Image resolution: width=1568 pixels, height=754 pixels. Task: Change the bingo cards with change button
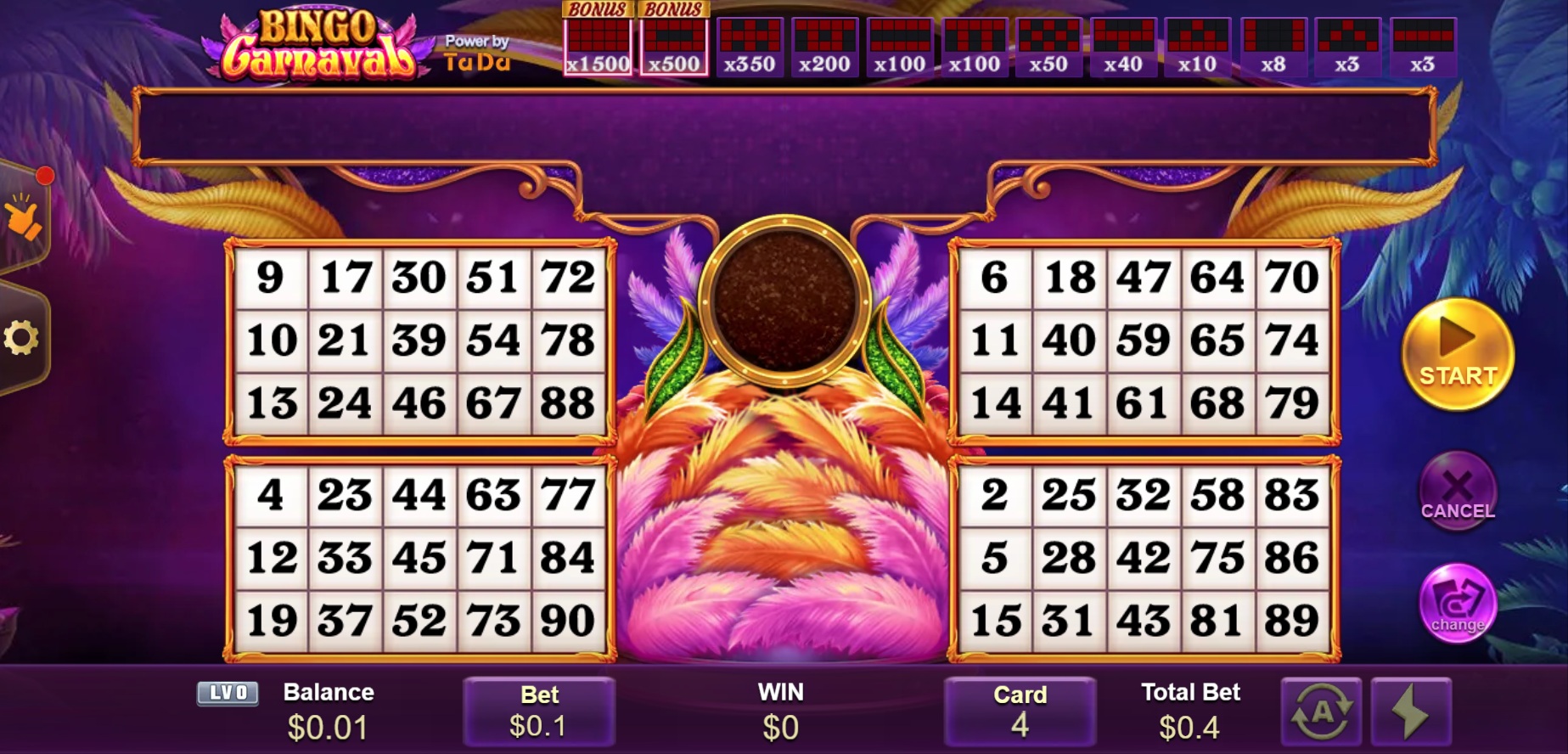pyautogui.click(x=1457, y=603)
